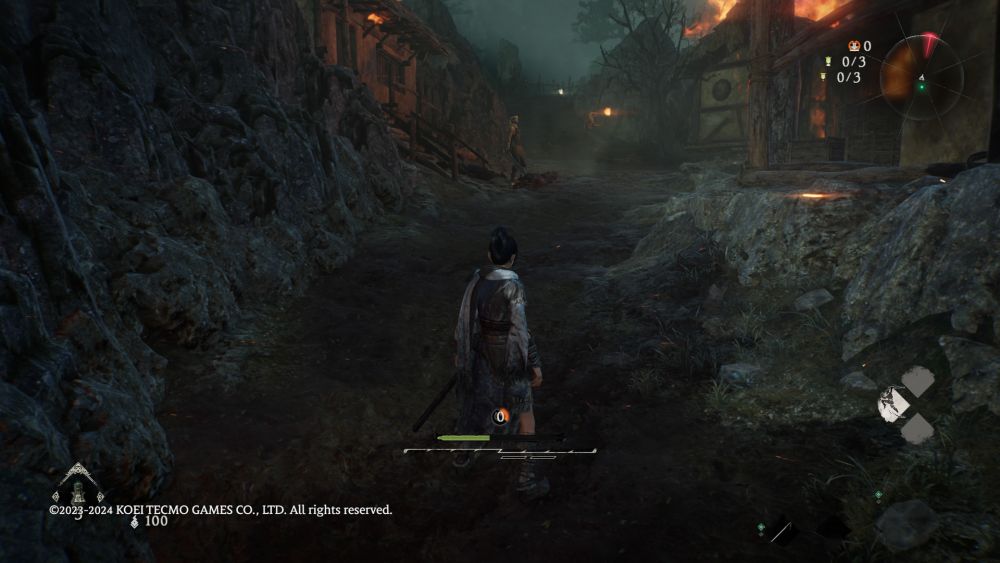Click the red cat counter icon

pos(853,46)
